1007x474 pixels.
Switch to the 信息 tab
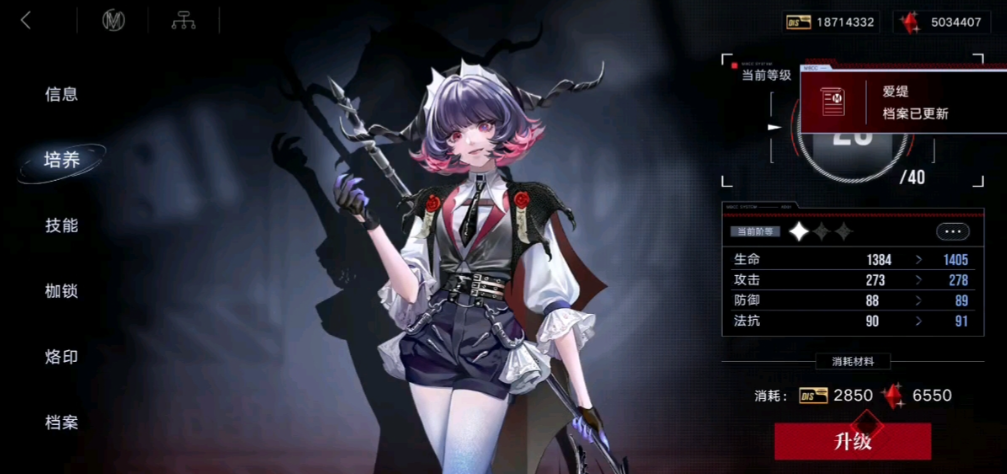(x=61, y=94)
